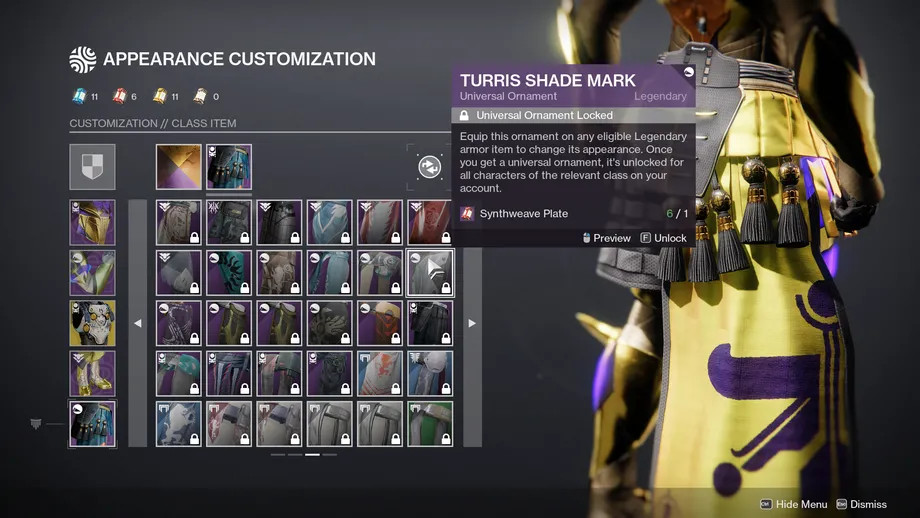Go to the previous ornament page
This screenshot has width=920, height=518.
[x=138, y=323]
